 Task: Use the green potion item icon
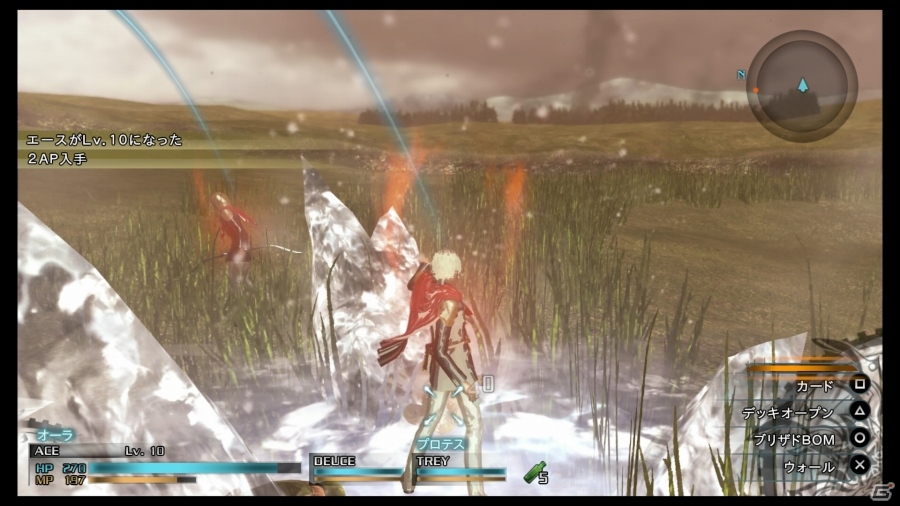[x=535, y=471]
